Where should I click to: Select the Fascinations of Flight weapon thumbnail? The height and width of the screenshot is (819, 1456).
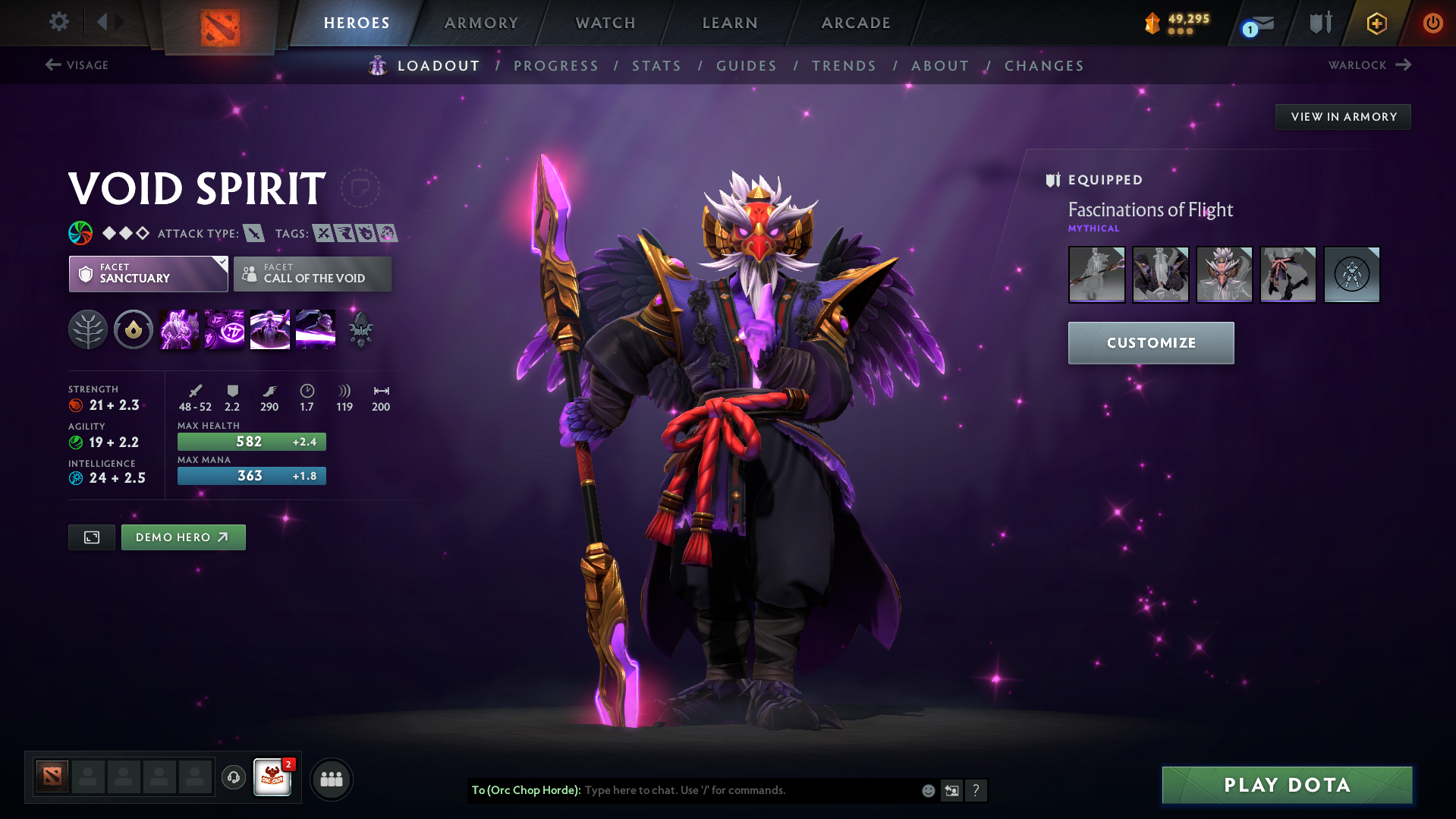1096,275
